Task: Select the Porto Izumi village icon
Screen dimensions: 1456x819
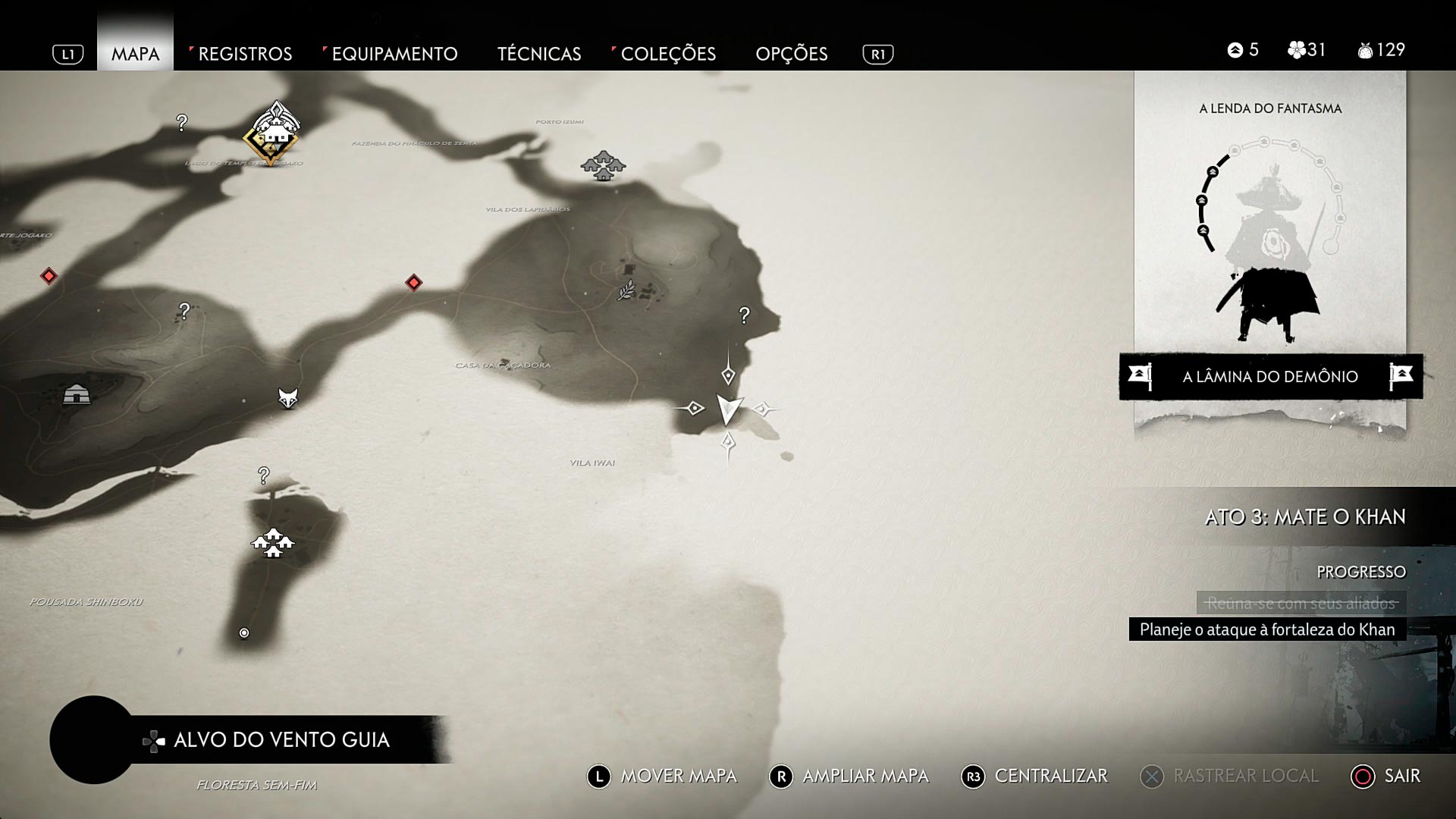Action: [x=603, y=165]
